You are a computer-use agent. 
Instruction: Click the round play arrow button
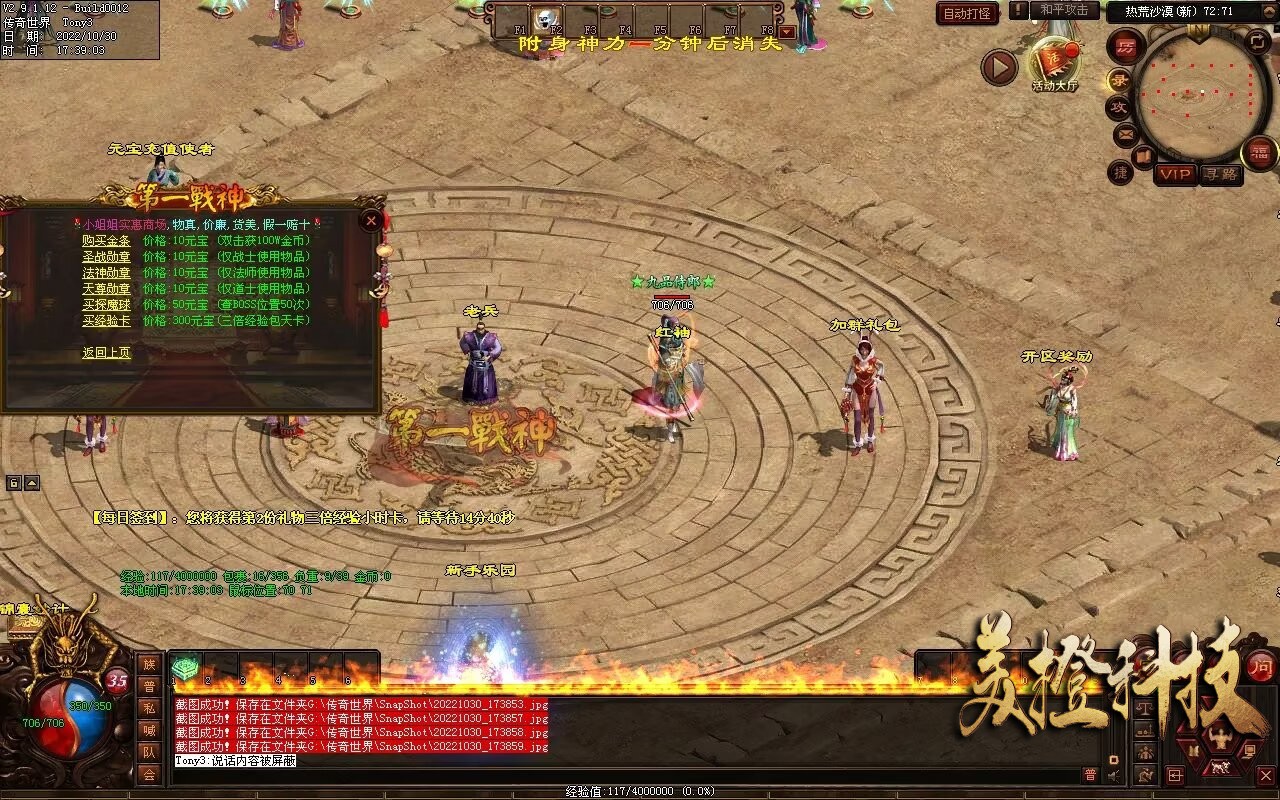click(x=998, y=67)
